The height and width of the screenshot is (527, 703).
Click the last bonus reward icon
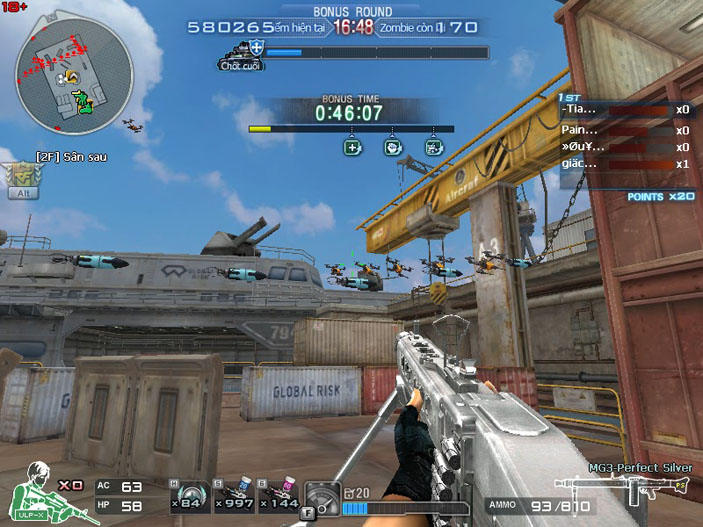click(433, 147)
